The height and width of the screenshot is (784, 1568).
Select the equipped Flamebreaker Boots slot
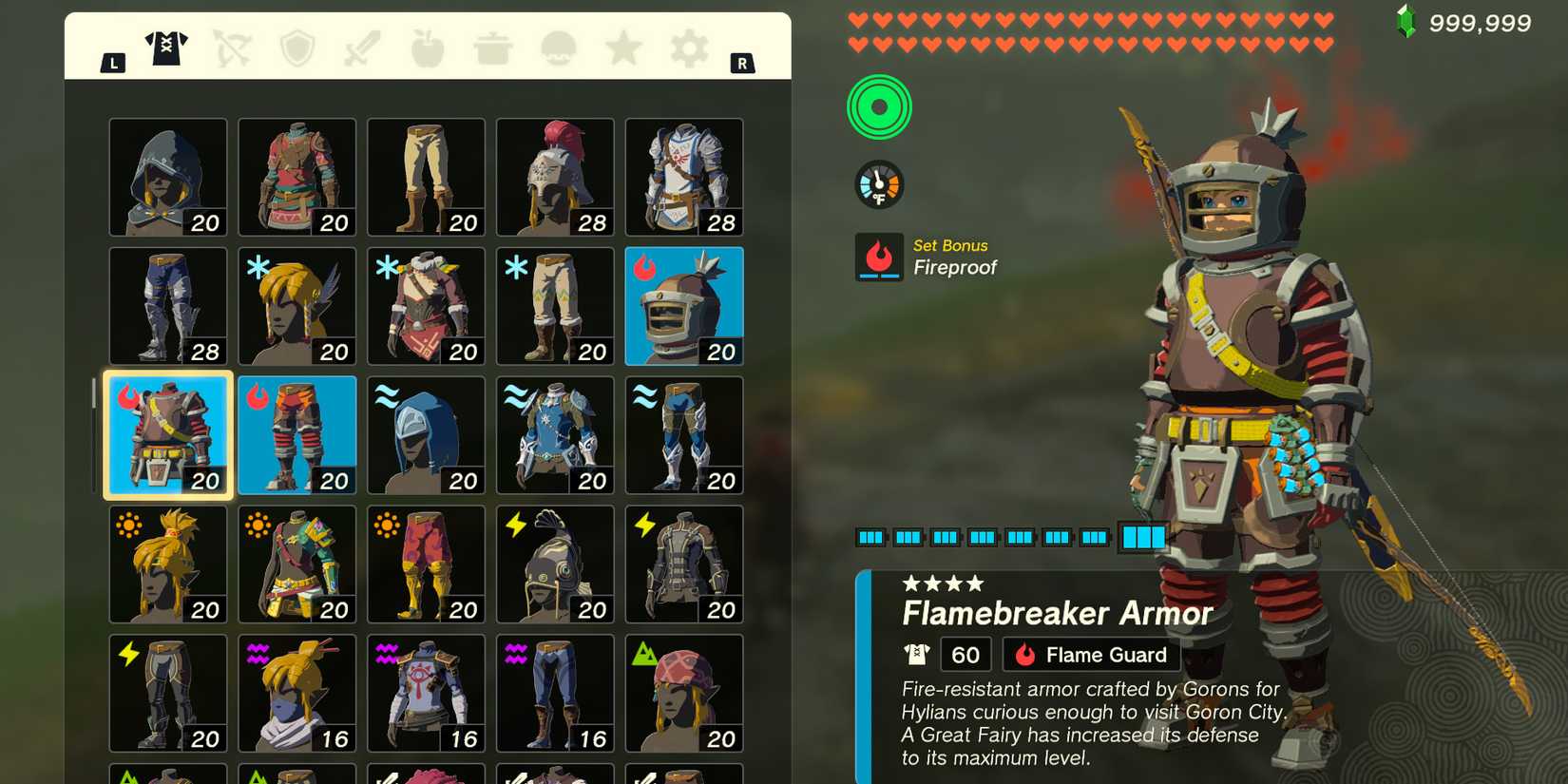296,433
